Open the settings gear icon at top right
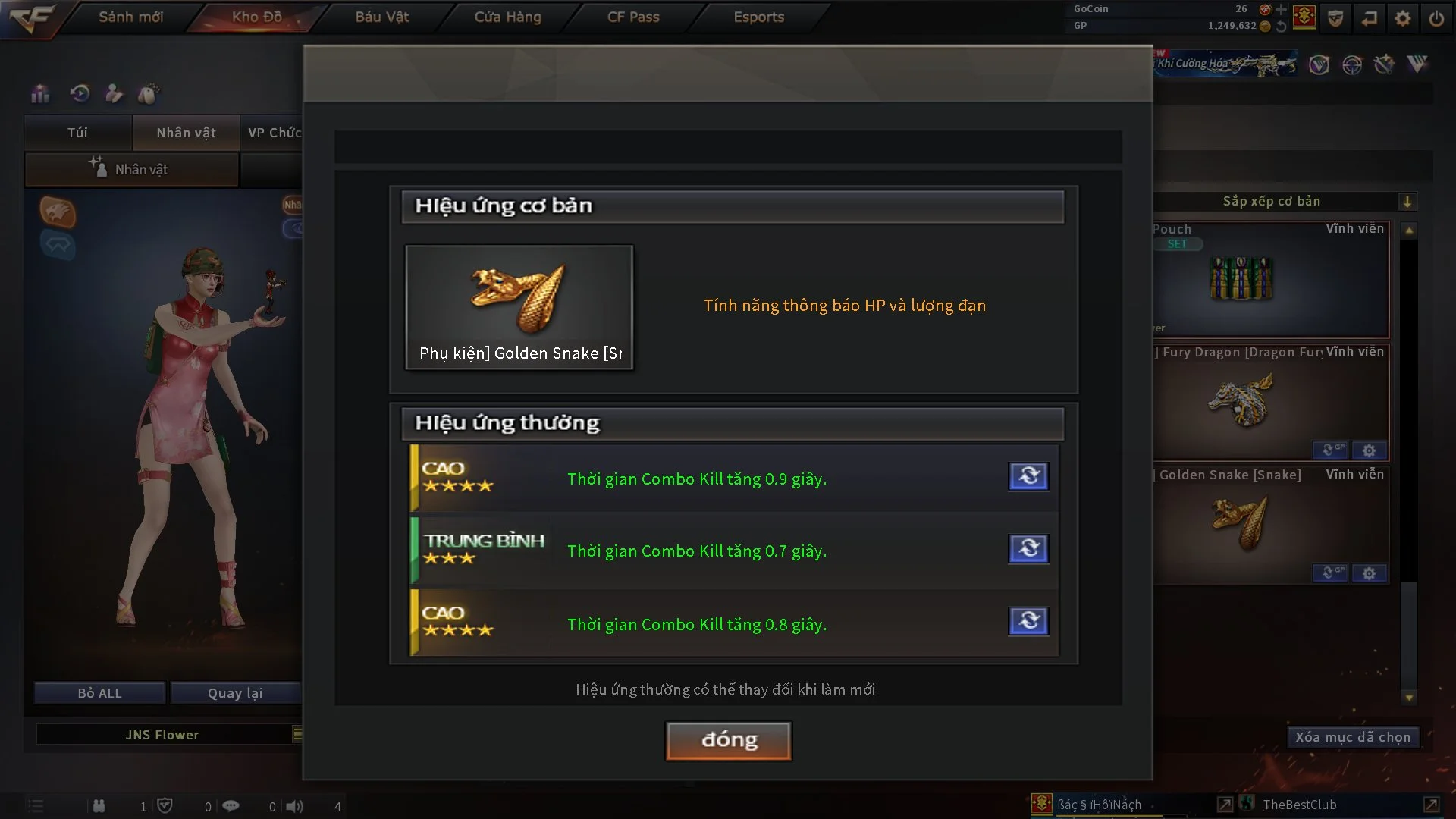The height and width of the screenshot is (819, 1456). [1403, 17]
